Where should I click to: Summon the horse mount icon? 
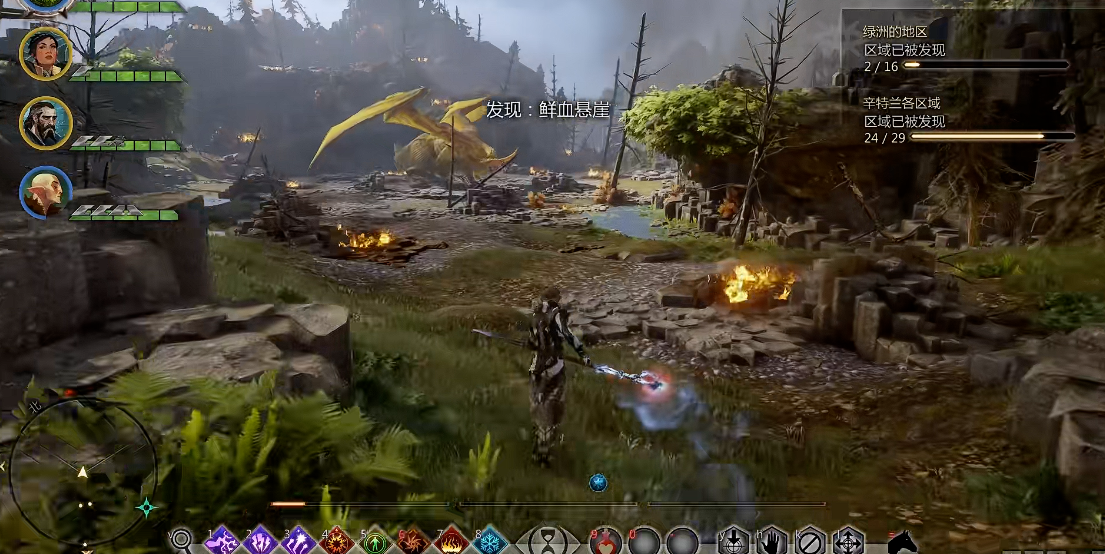click(902, 541)
